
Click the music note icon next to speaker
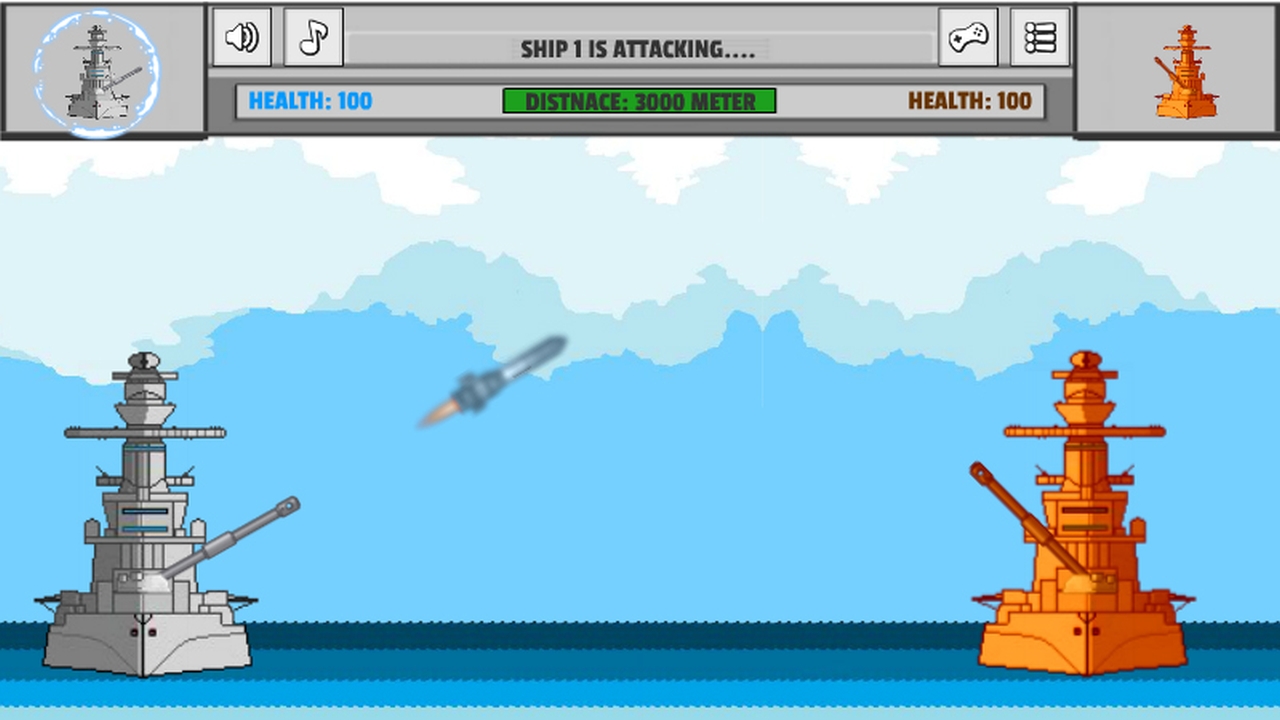[313, 37]
